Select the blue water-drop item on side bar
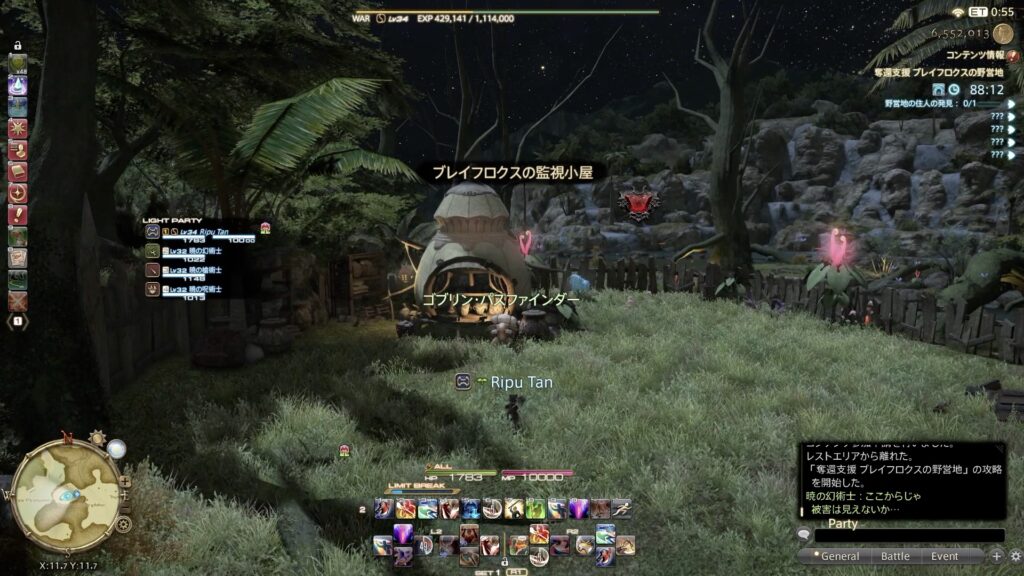This screenshot has width=1024, height=576. click(18, 85)
